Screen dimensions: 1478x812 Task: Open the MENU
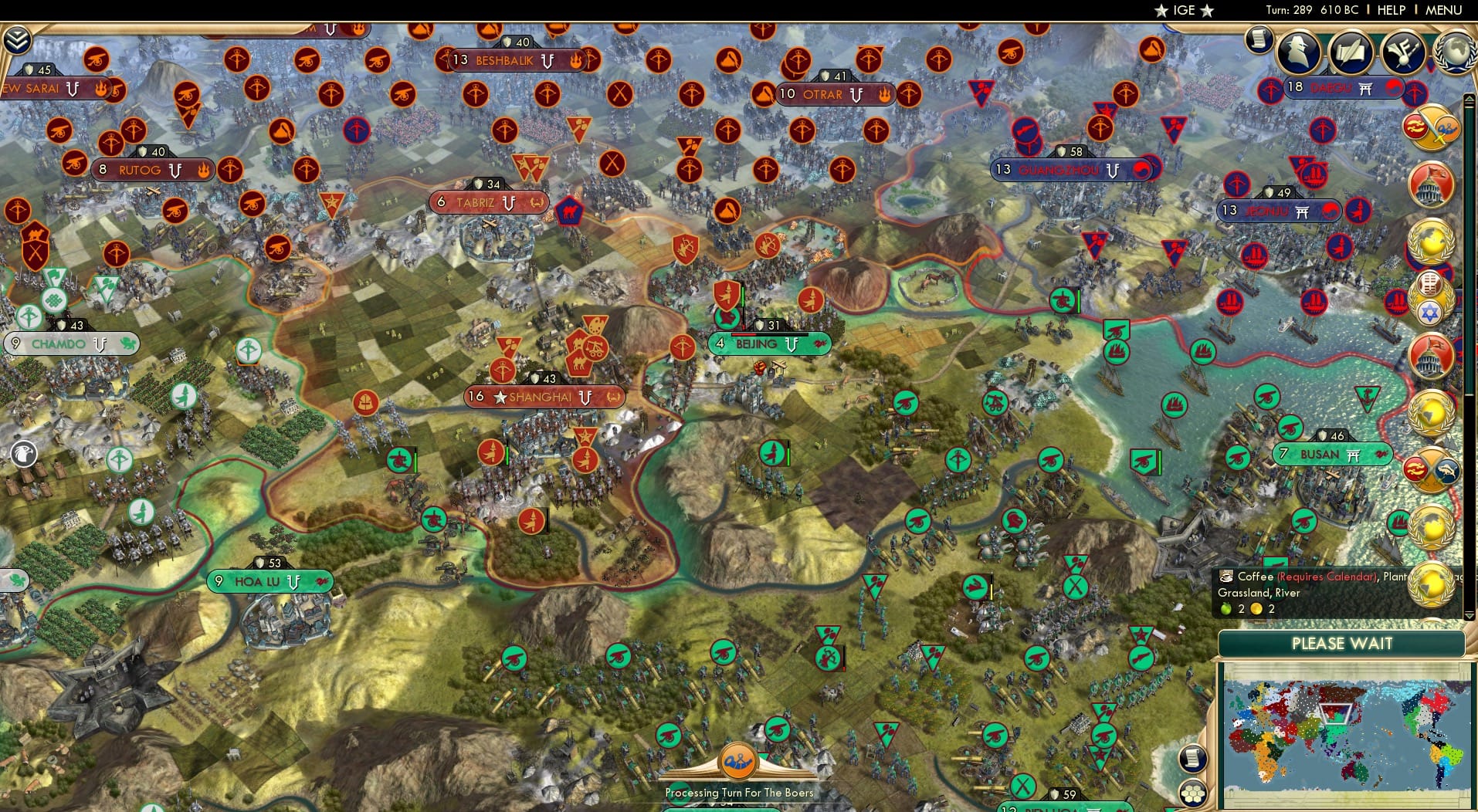pos(1443,10)
